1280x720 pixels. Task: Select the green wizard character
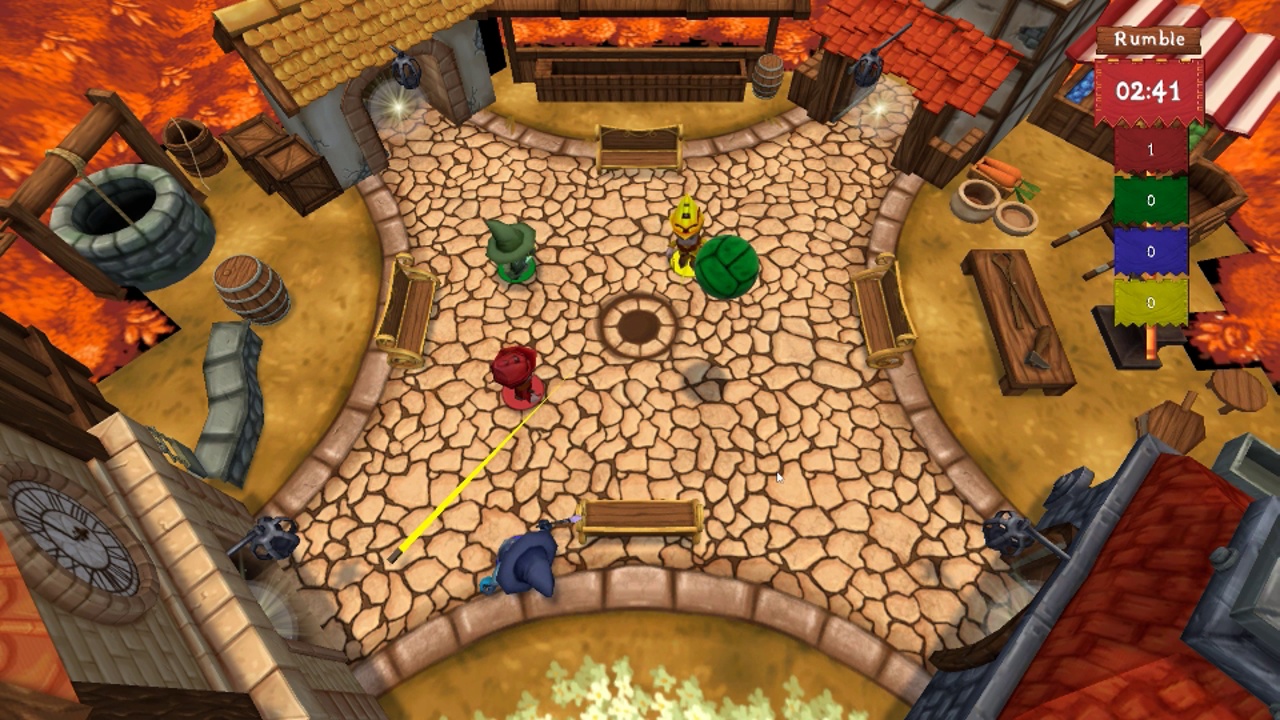512,252
